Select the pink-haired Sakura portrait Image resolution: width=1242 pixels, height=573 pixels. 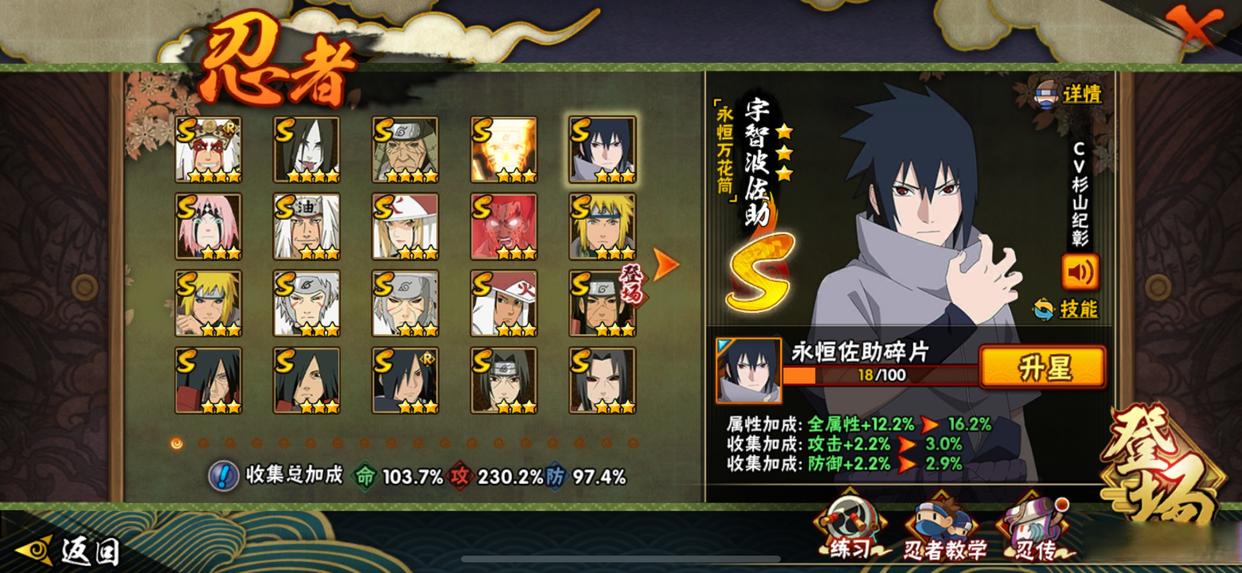[x=208, y=227]
